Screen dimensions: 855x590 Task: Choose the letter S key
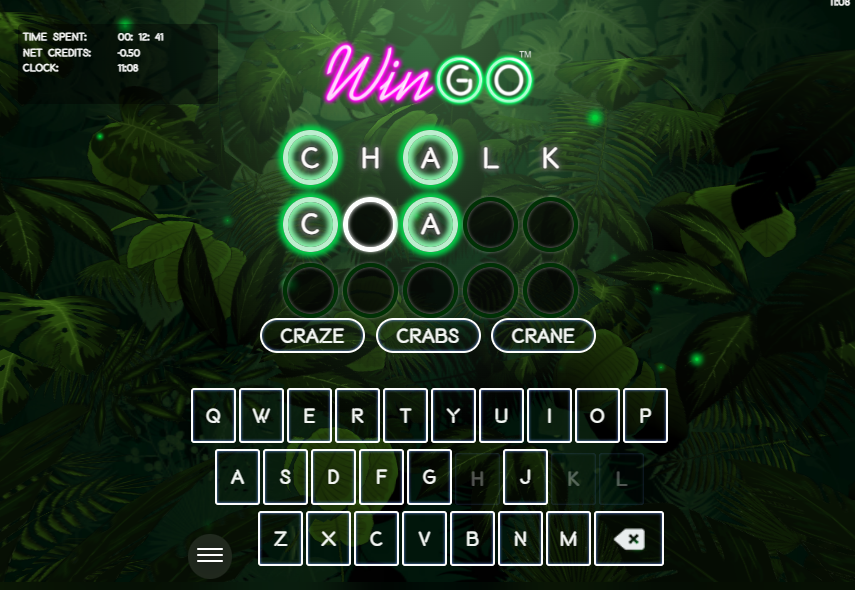pyautogui.click(x=285, y=477)
